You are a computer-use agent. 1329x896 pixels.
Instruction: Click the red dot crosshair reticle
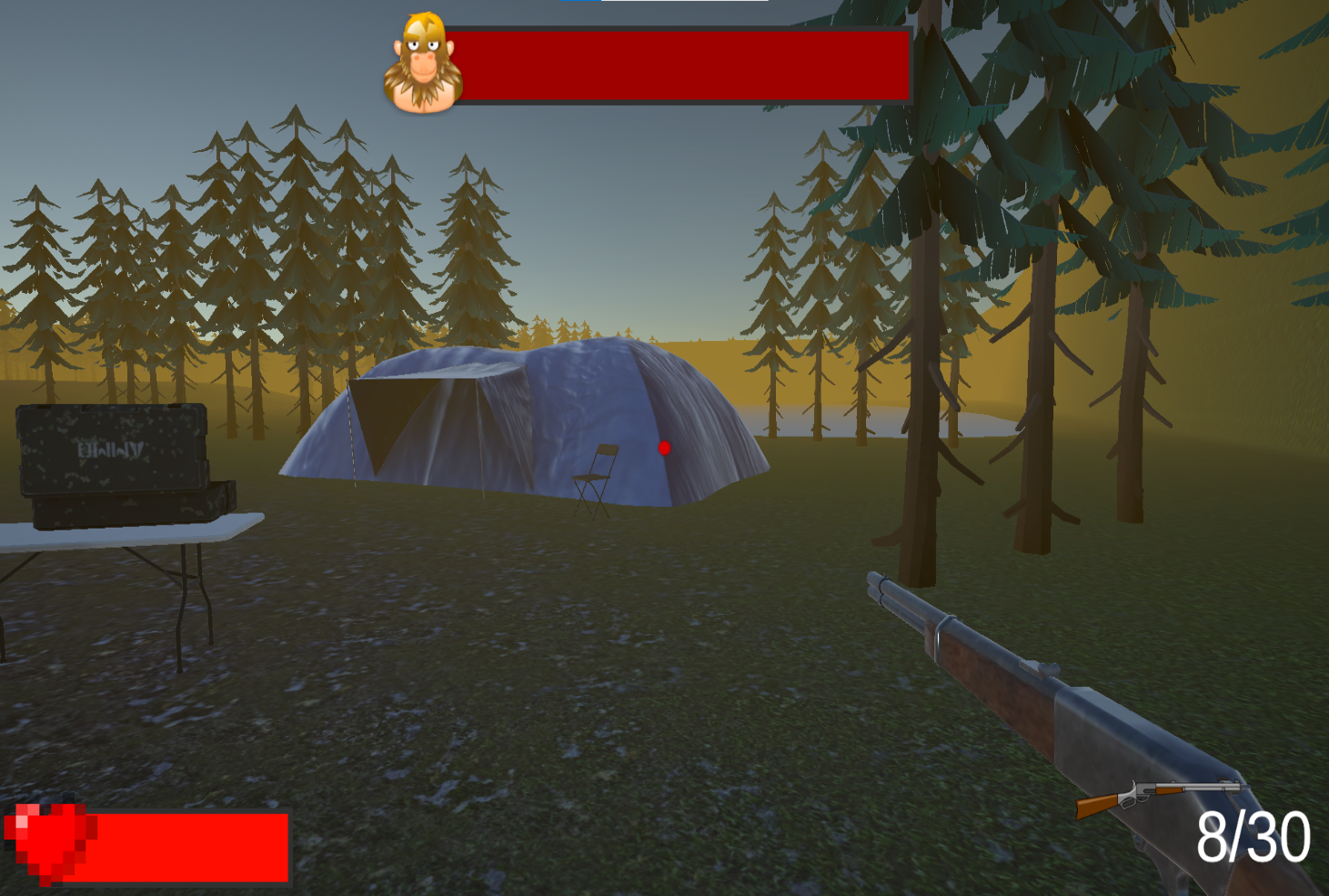[665, 447]
